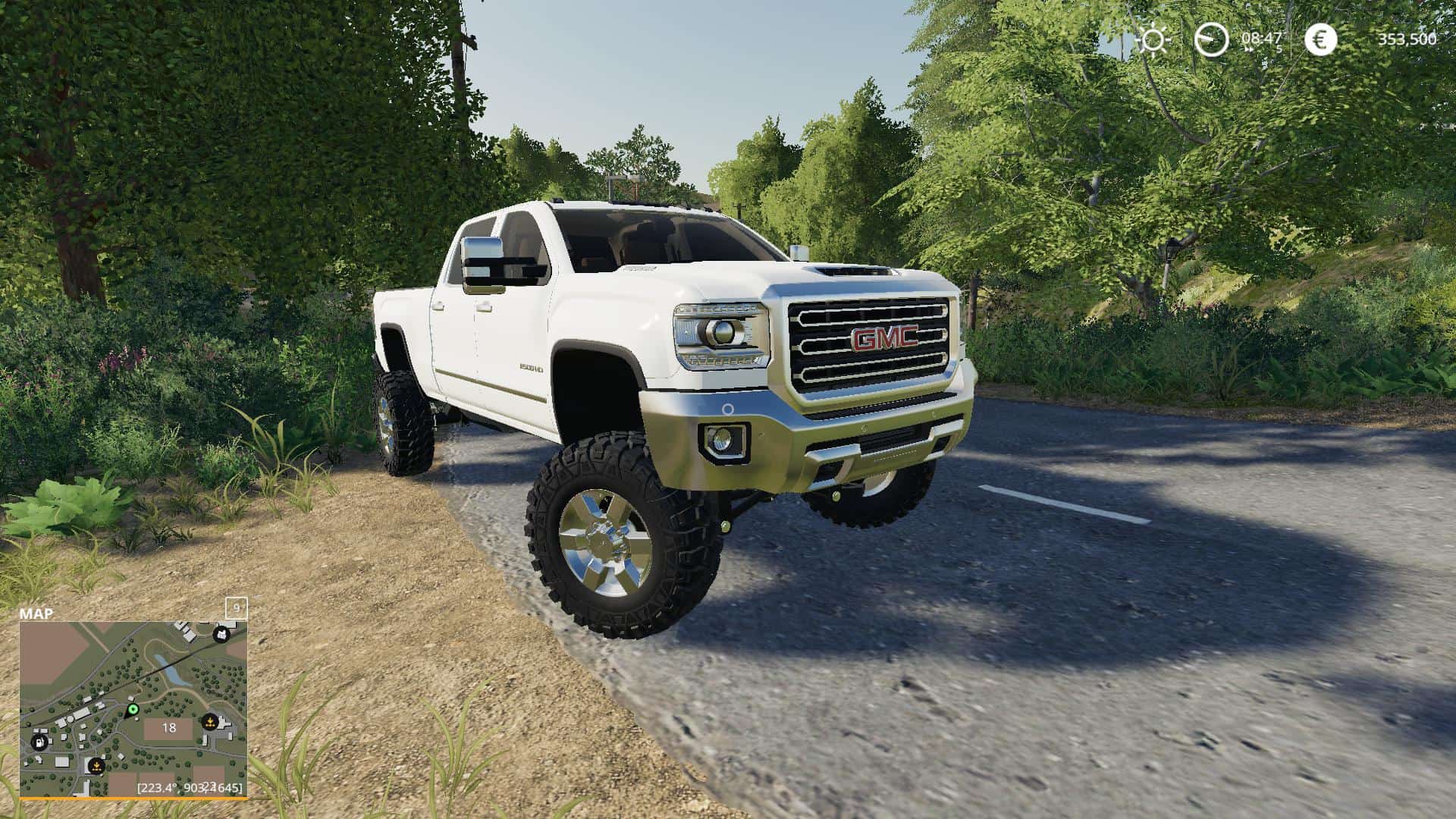Click the field number 9 badge above minimap
This screenshot has height=819, width=1456.
237,608
